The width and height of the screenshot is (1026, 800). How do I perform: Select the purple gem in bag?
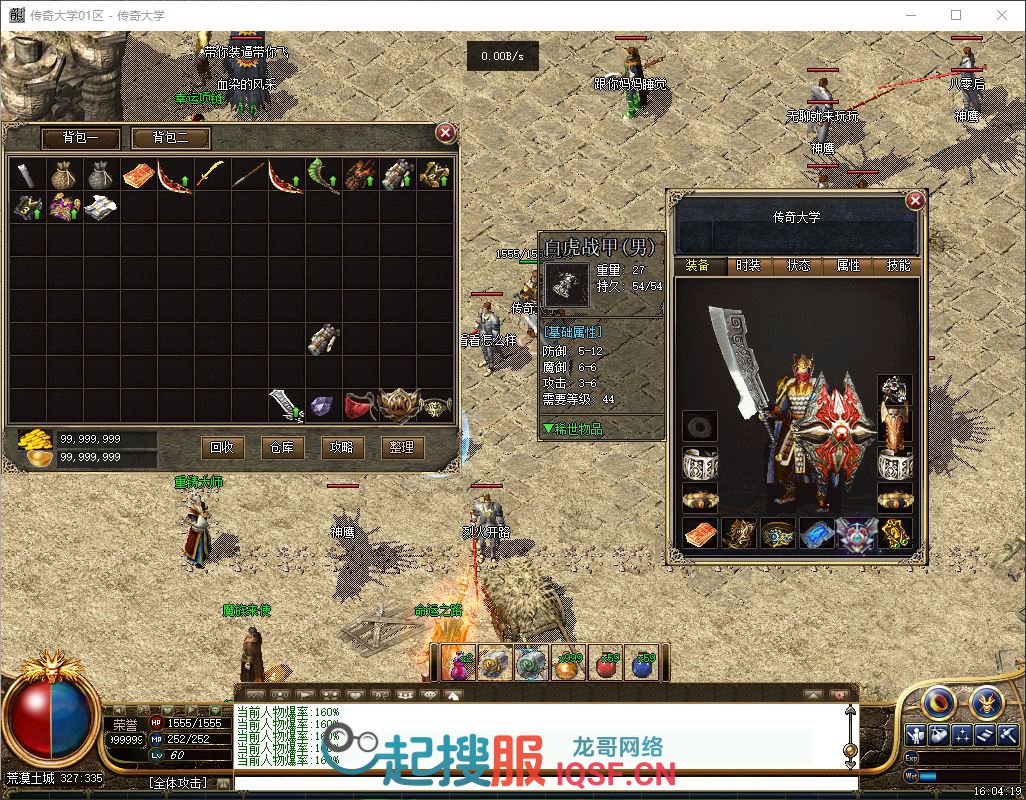click(322, 405)
